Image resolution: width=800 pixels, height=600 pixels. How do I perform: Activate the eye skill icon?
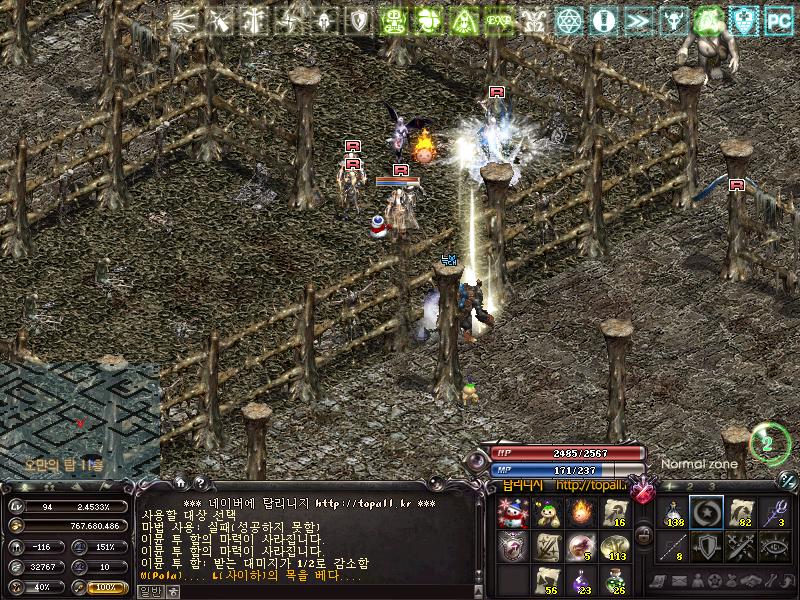(775, 547)
